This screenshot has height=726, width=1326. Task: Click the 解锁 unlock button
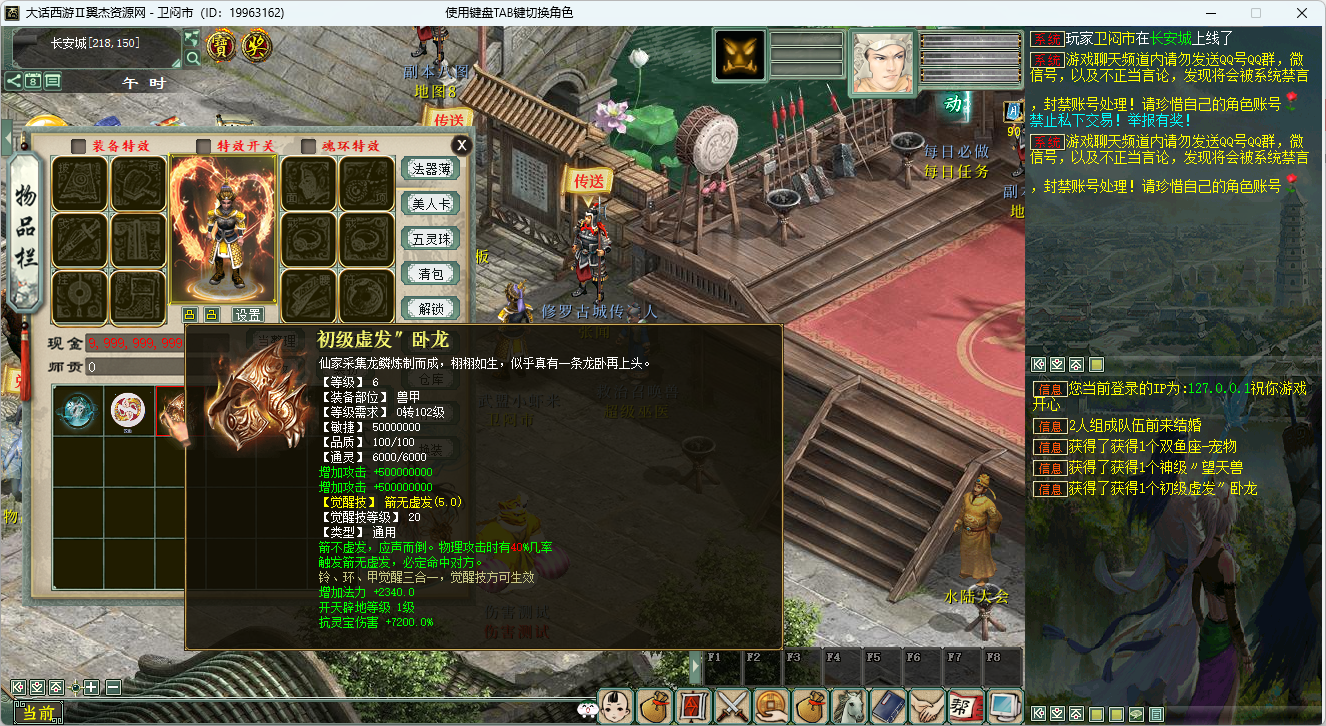[430, 307]
